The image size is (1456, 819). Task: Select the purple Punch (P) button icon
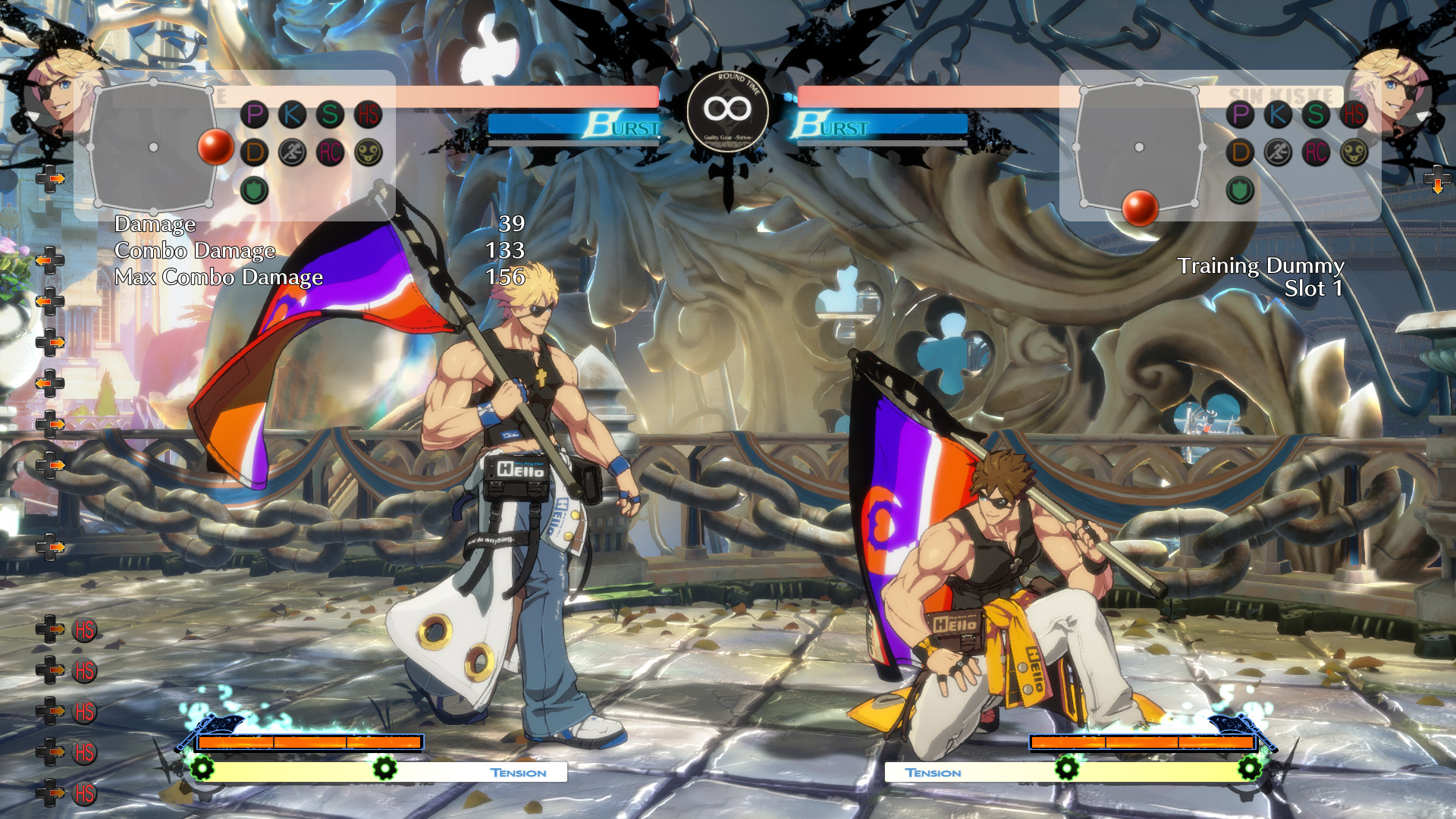[x=254, y=115]
